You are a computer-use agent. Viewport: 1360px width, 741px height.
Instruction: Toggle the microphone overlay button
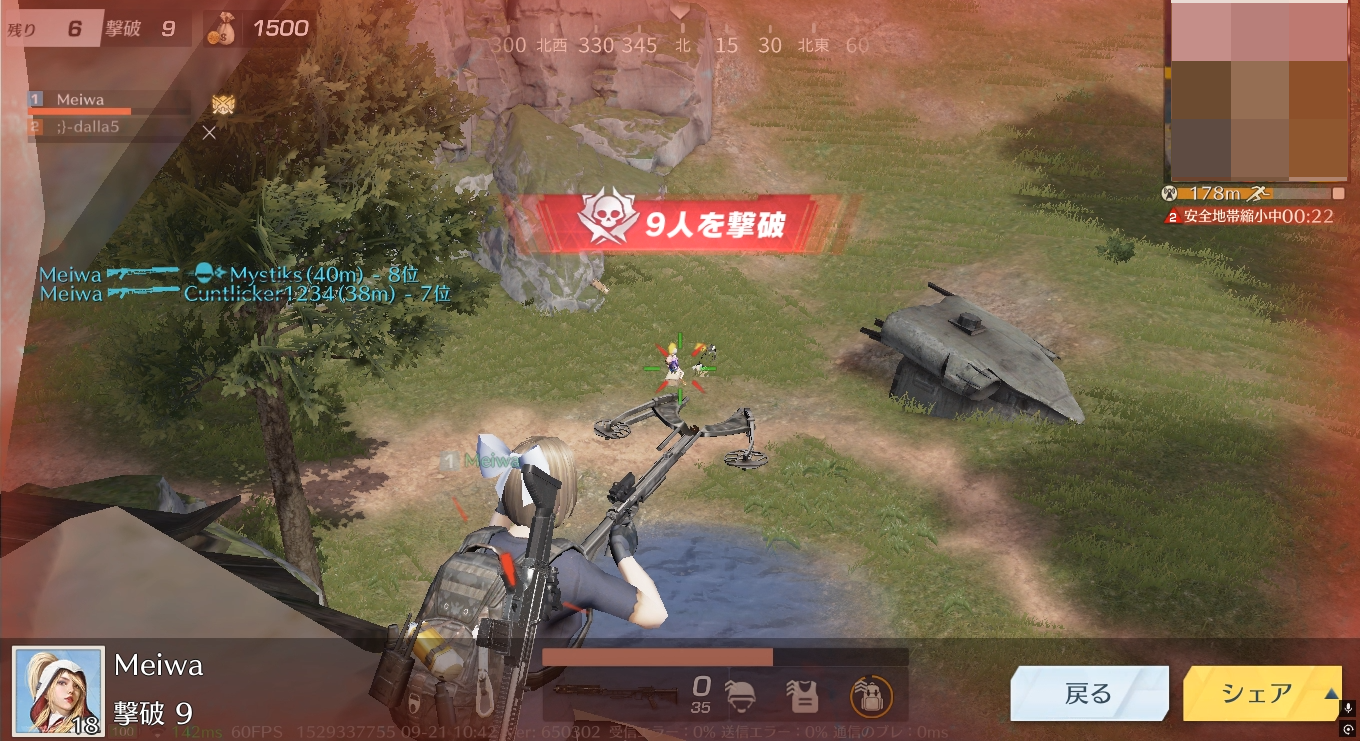1350,708
